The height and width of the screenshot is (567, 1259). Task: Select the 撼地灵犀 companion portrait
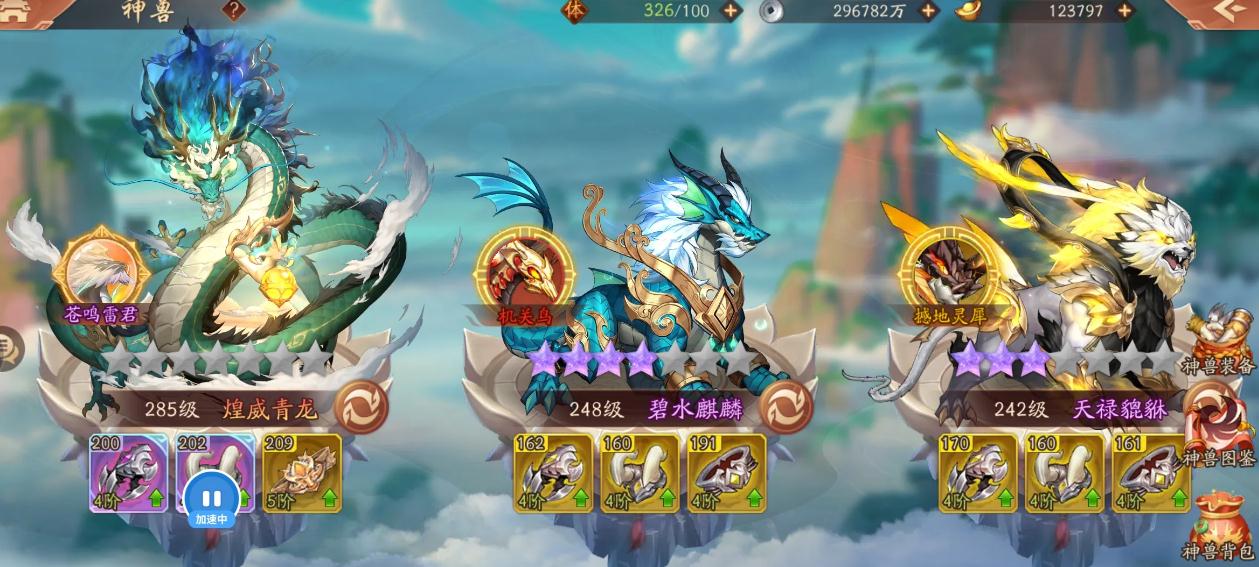coord(950,268)
